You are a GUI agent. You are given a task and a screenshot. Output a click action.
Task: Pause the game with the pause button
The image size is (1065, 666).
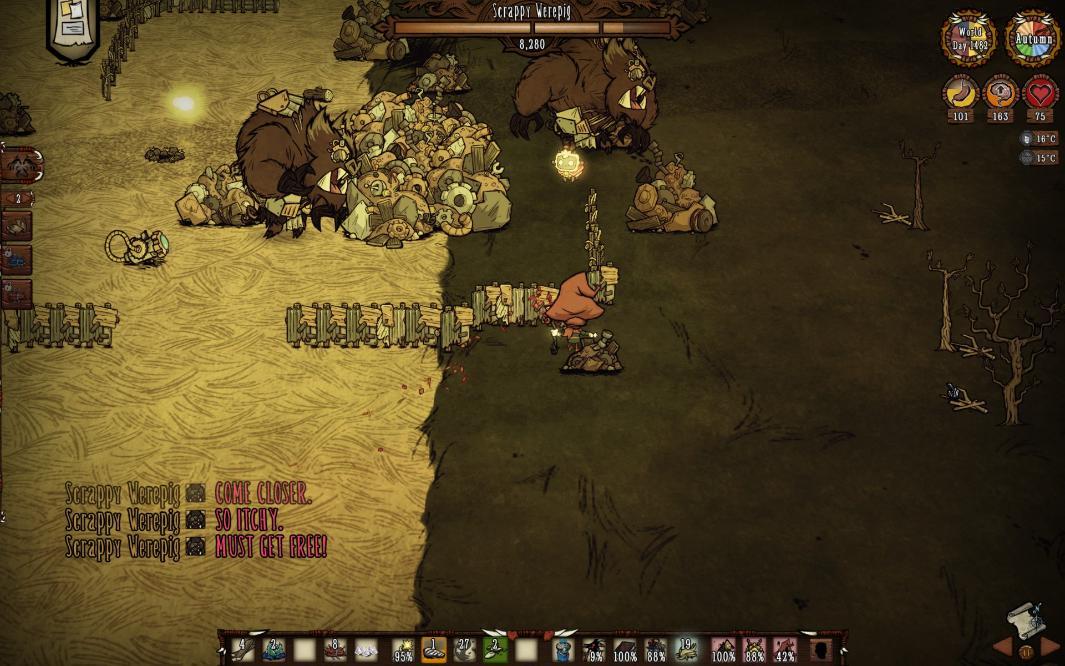[1025, 652]
